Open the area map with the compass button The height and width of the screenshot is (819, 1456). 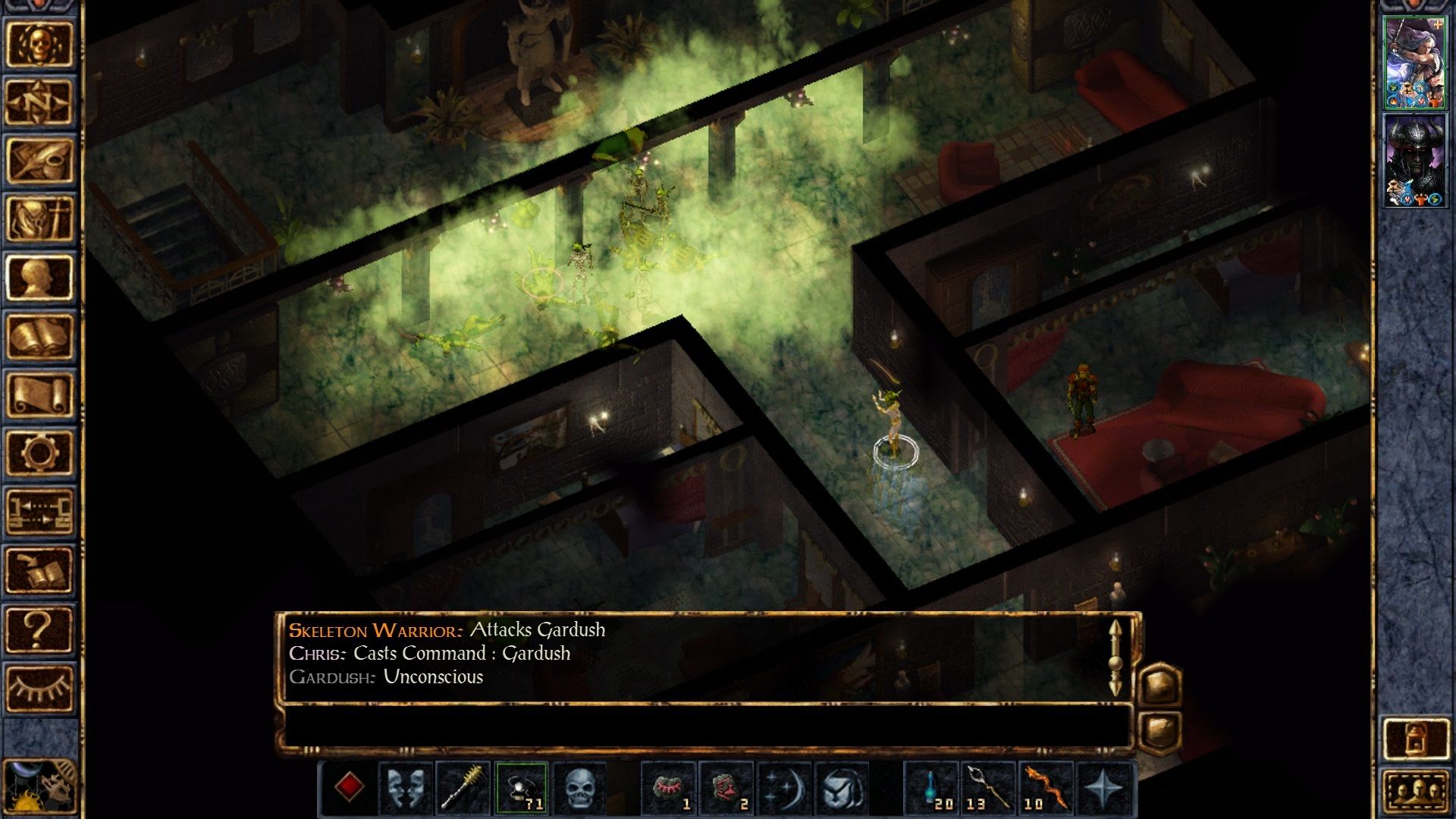coord(39,102)
